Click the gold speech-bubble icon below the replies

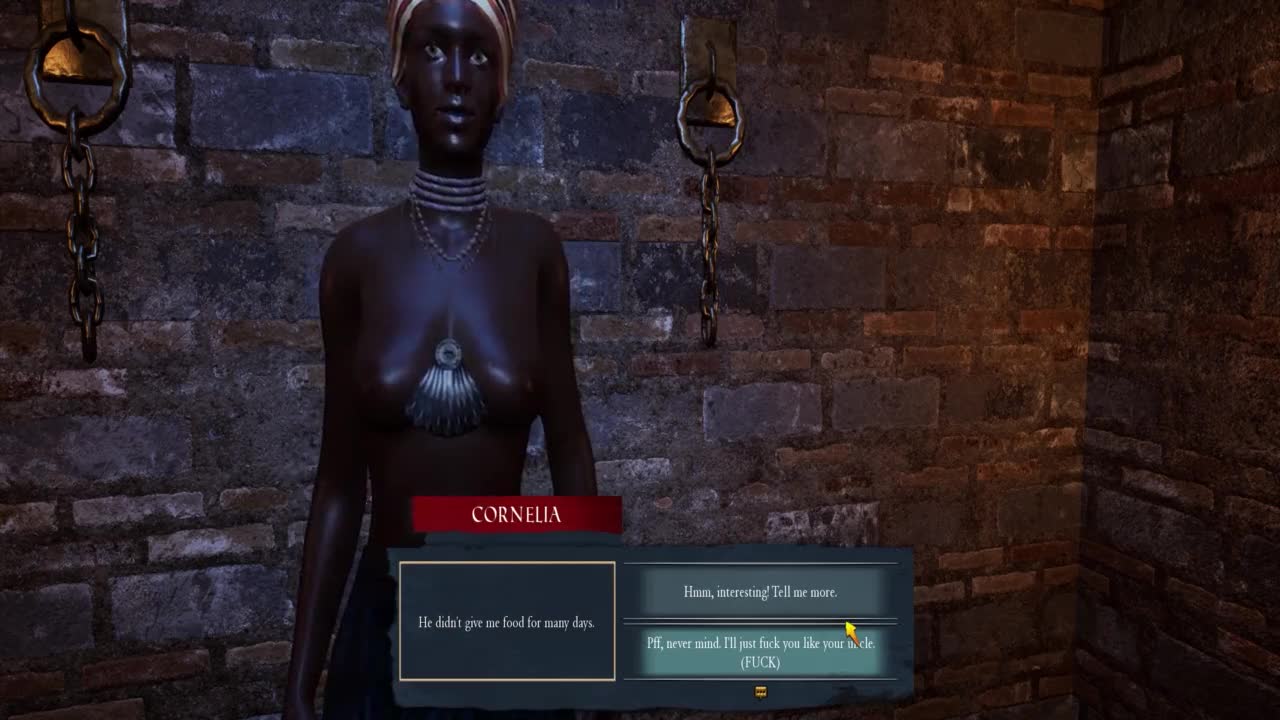760,692
